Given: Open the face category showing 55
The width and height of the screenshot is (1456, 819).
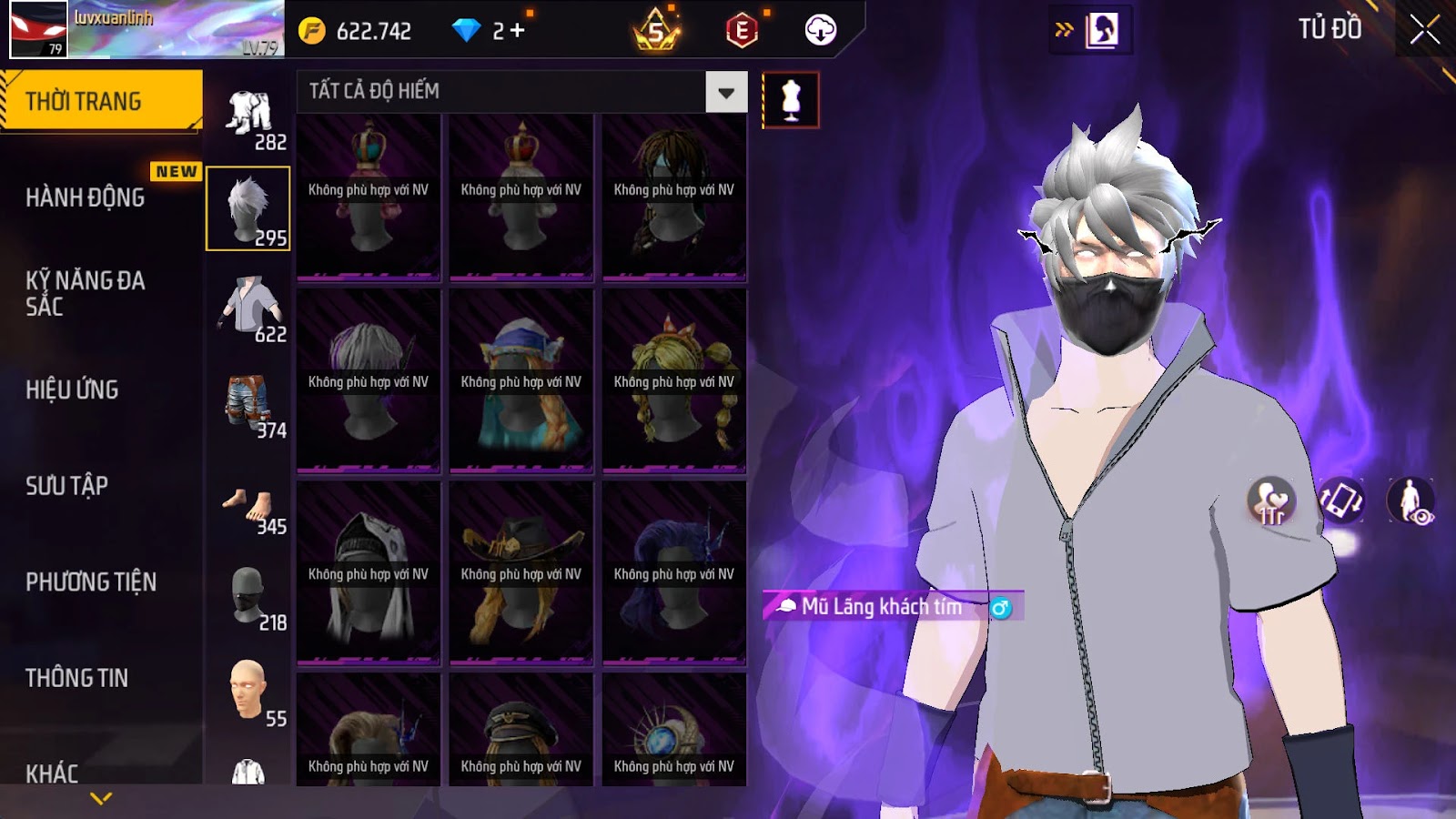Looking at the screenshot, I should point(248,693).
